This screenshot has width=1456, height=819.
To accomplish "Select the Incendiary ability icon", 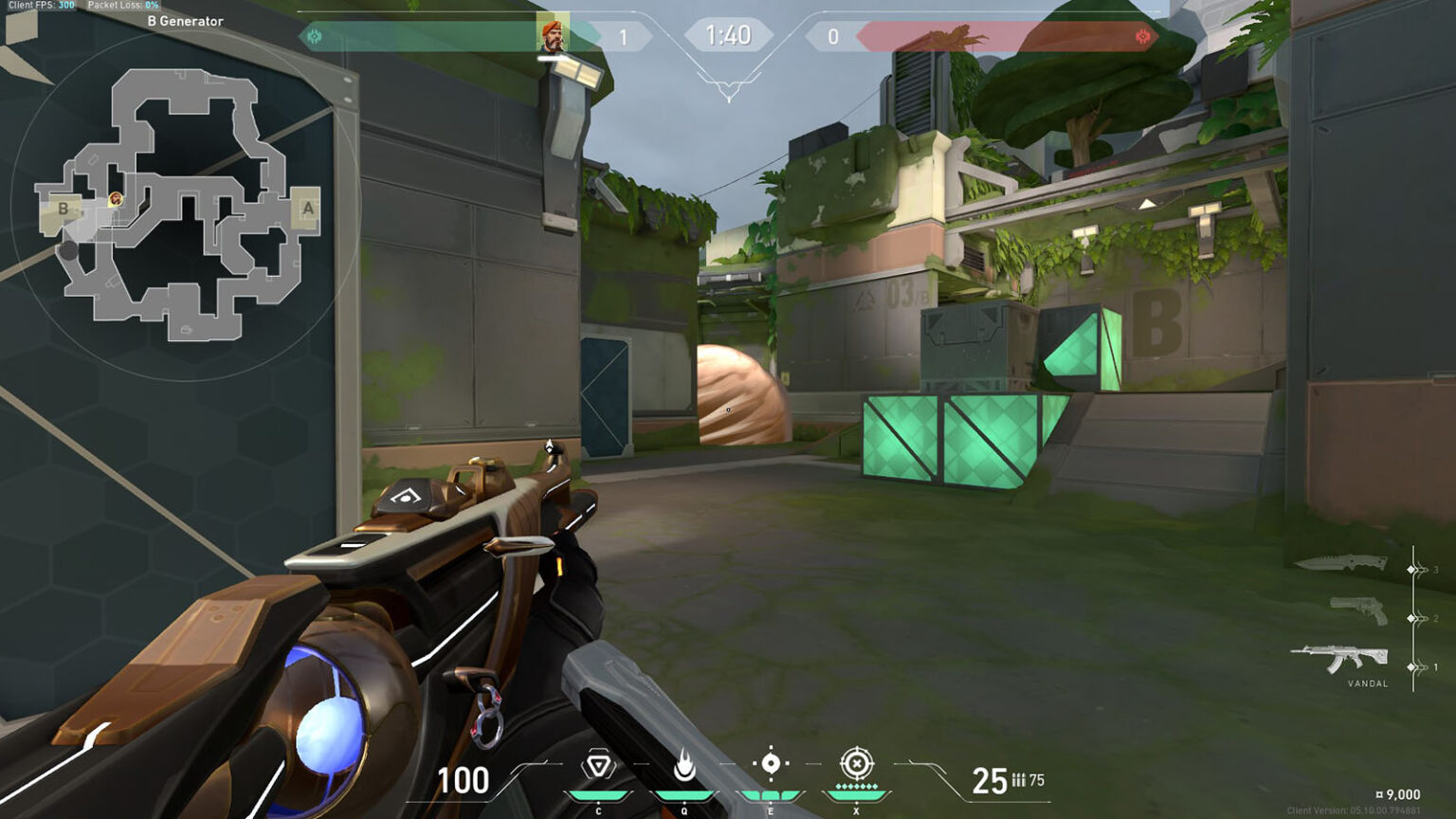I will 682,763.
